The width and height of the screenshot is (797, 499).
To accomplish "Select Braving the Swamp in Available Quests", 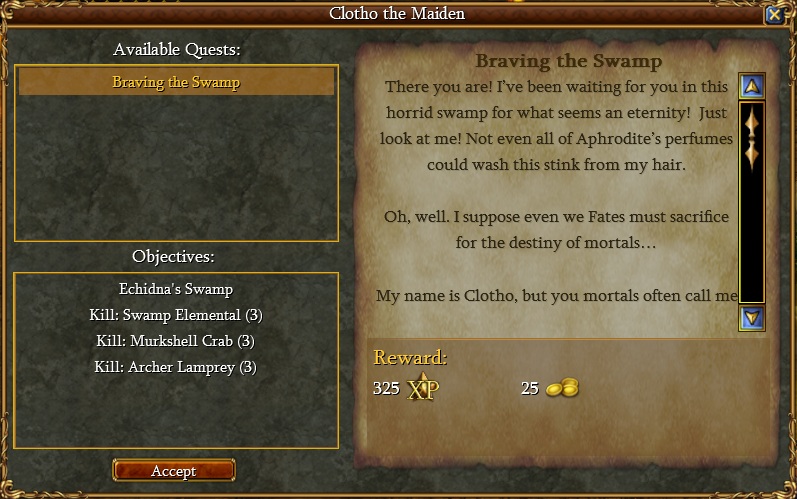I will click(176, 82).
